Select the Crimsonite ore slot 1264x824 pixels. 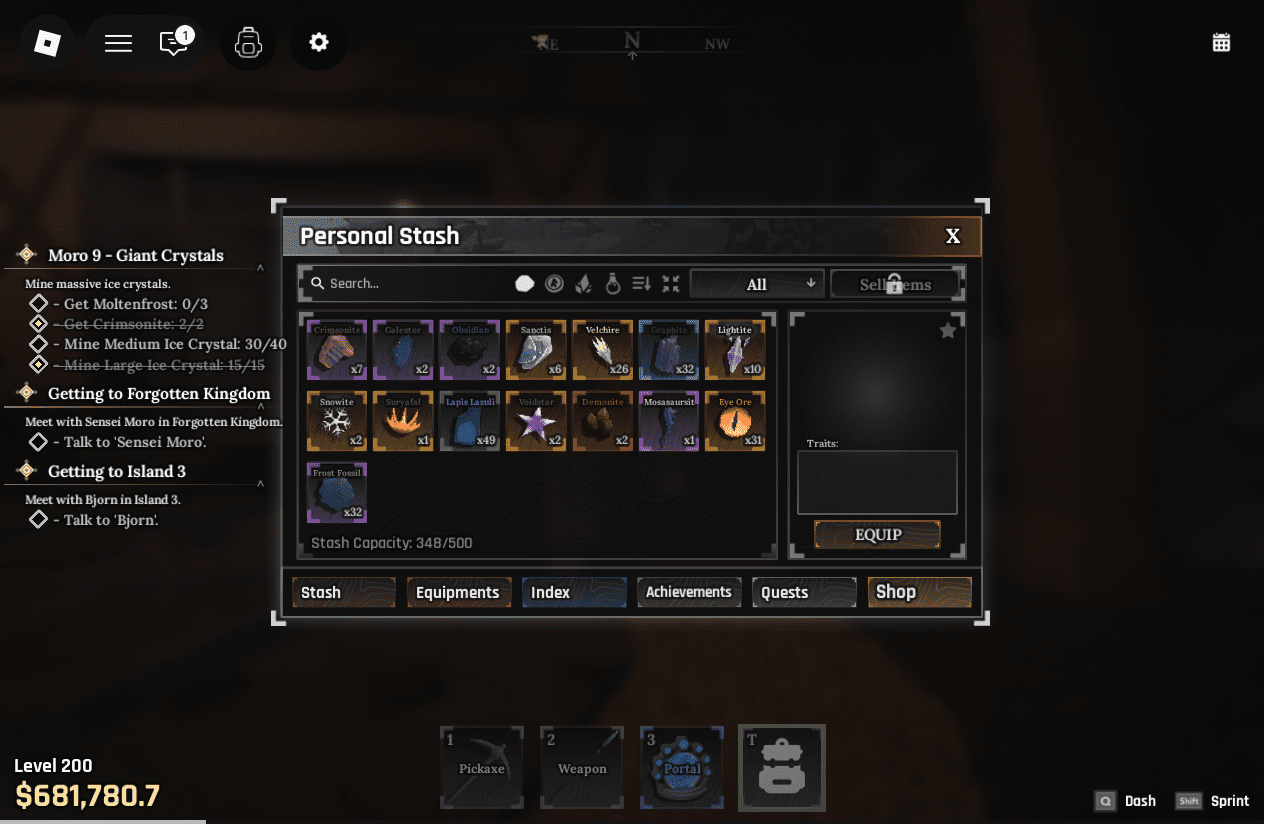337,350
